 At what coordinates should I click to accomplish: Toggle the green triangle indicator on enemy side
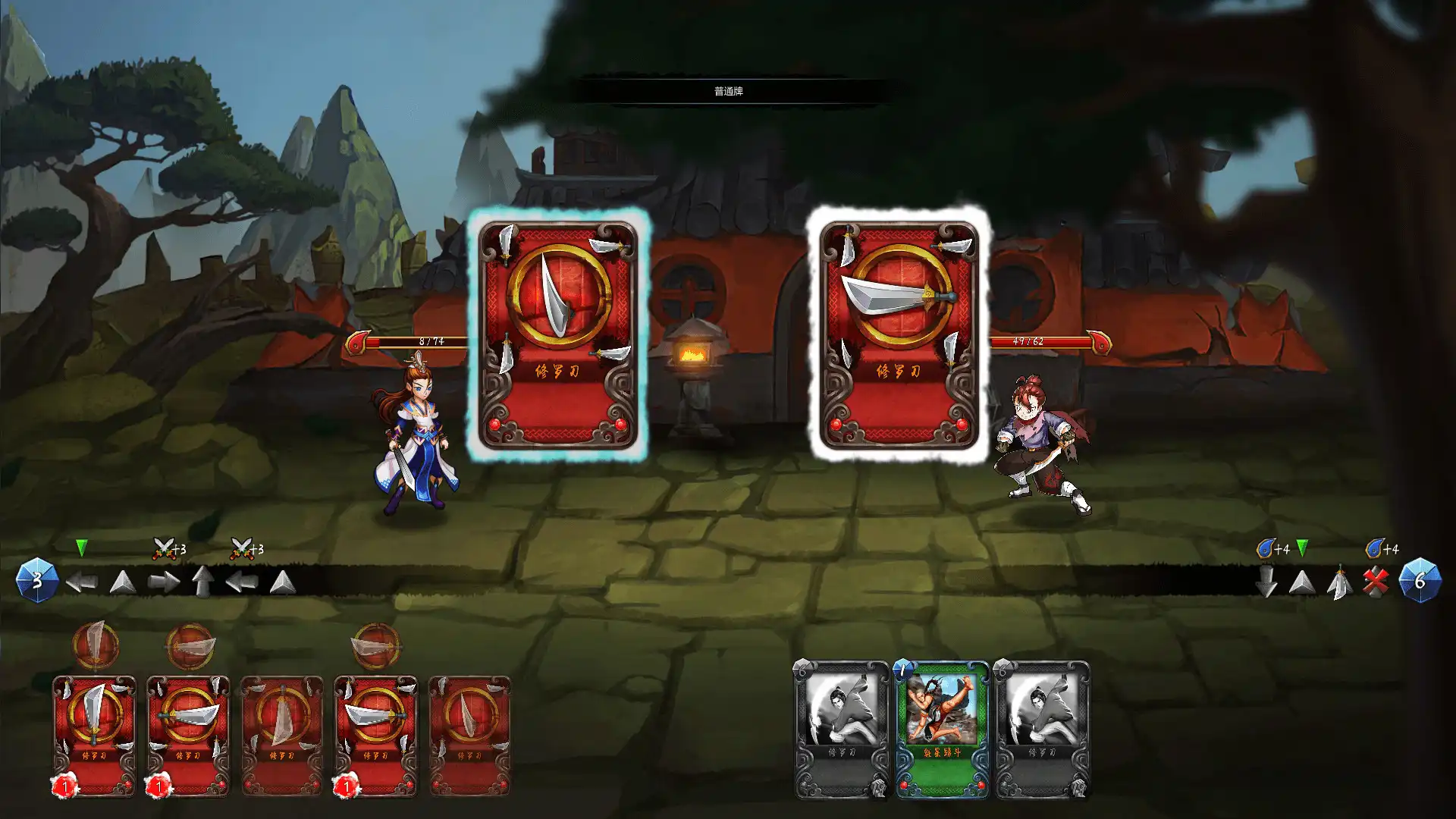coord(1302,548)
